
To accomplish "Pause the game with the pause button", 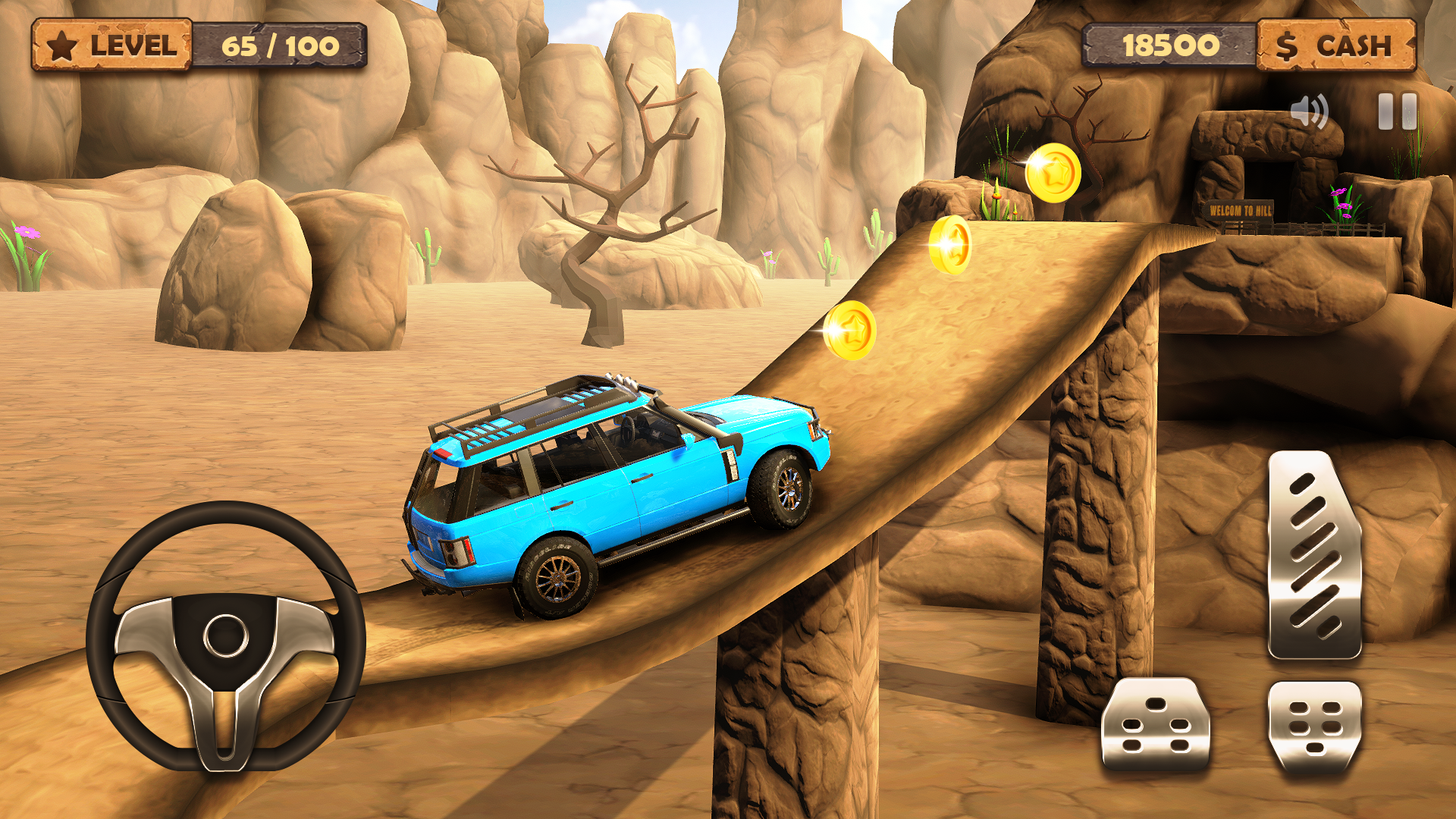I will coord(1397,111).
